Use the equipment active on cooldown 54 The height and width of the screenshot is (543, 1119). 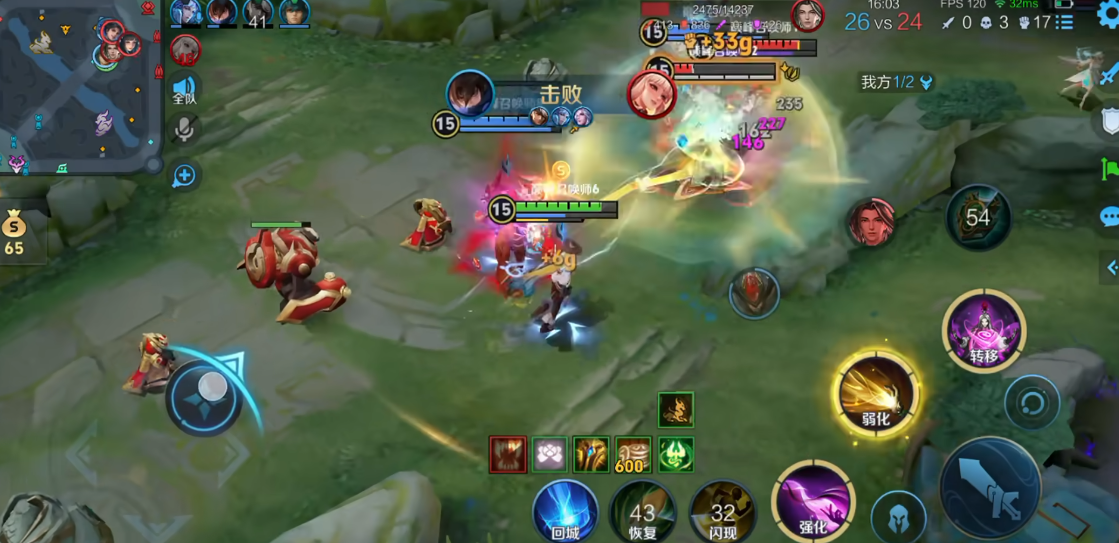978,217
